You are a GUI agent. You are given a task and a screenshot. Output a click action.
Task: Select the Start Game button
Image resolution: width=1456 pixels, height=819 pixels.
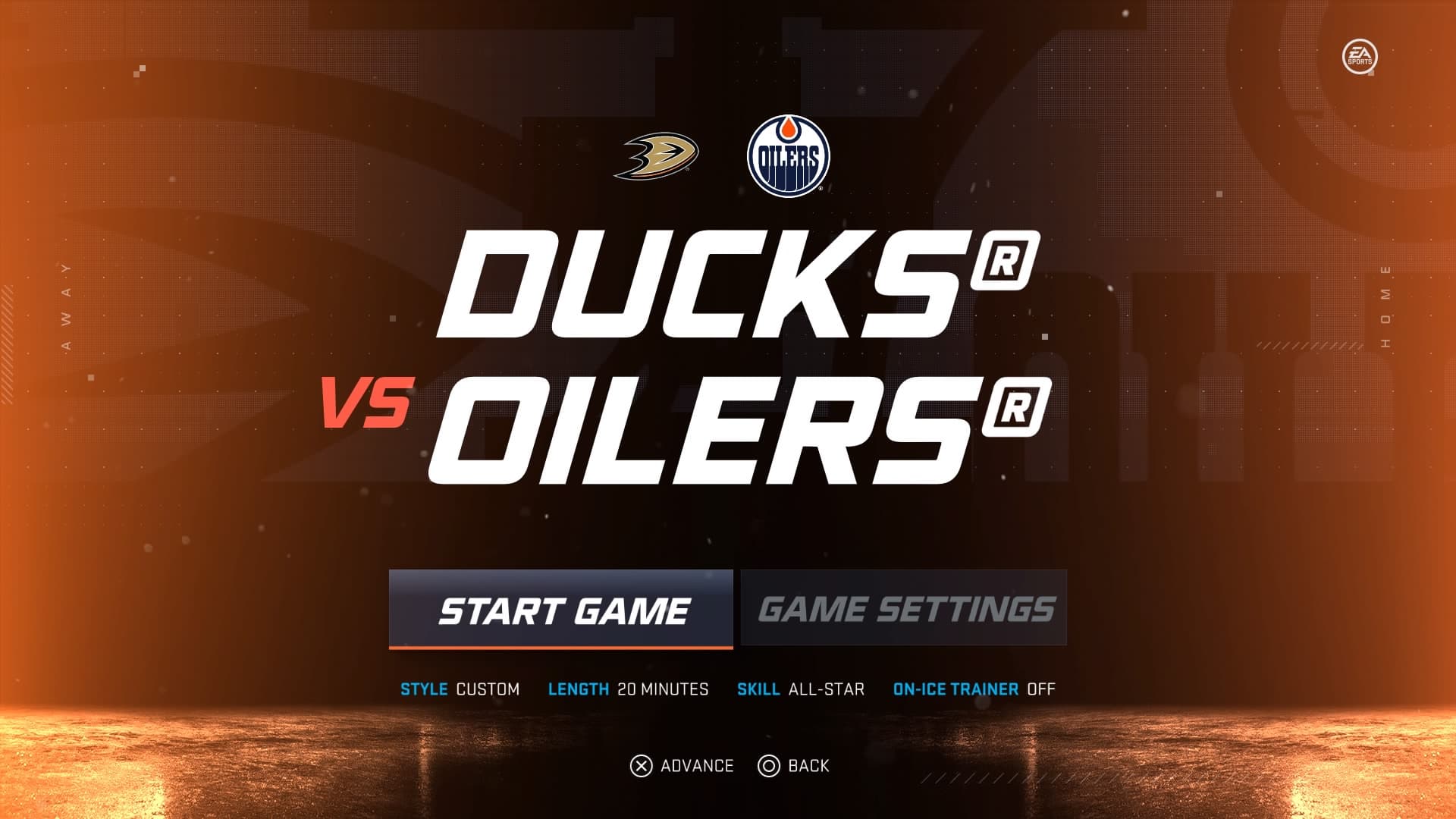click(x=561, y=610)
